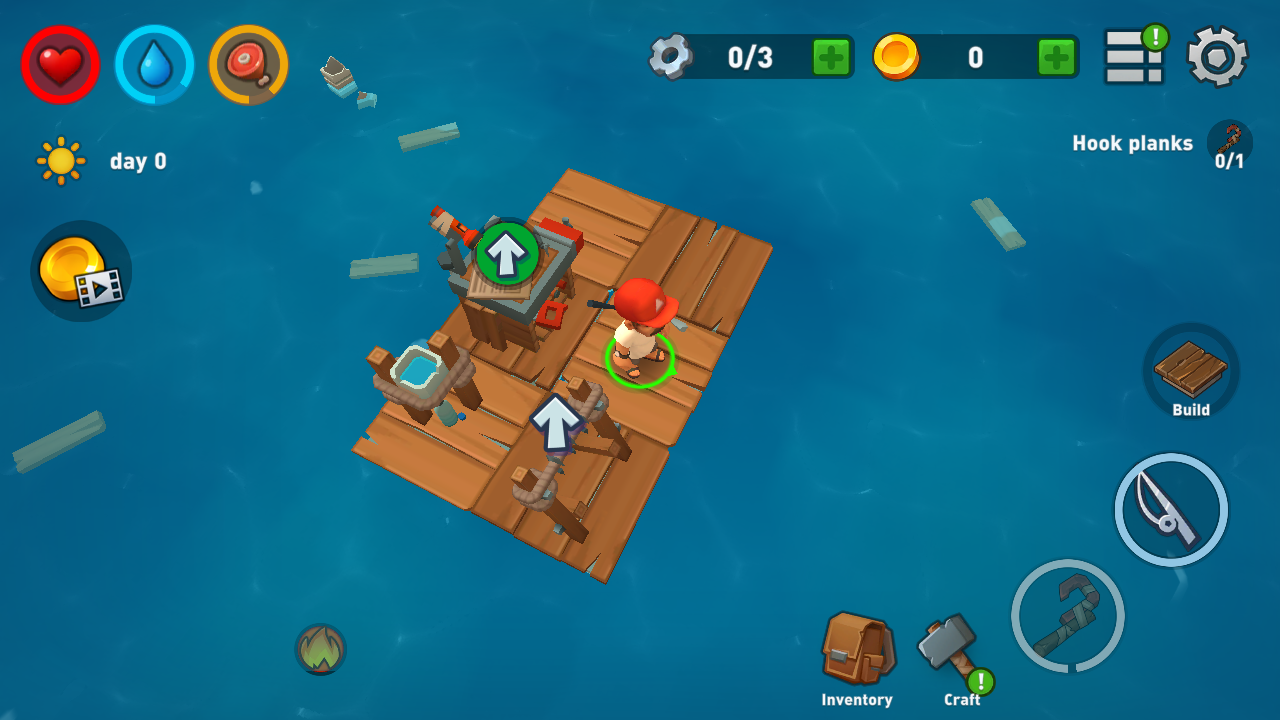This screenshot has width=1280, height=720.
Task: Check the water drop thirst status
Action: pos(154,65)
